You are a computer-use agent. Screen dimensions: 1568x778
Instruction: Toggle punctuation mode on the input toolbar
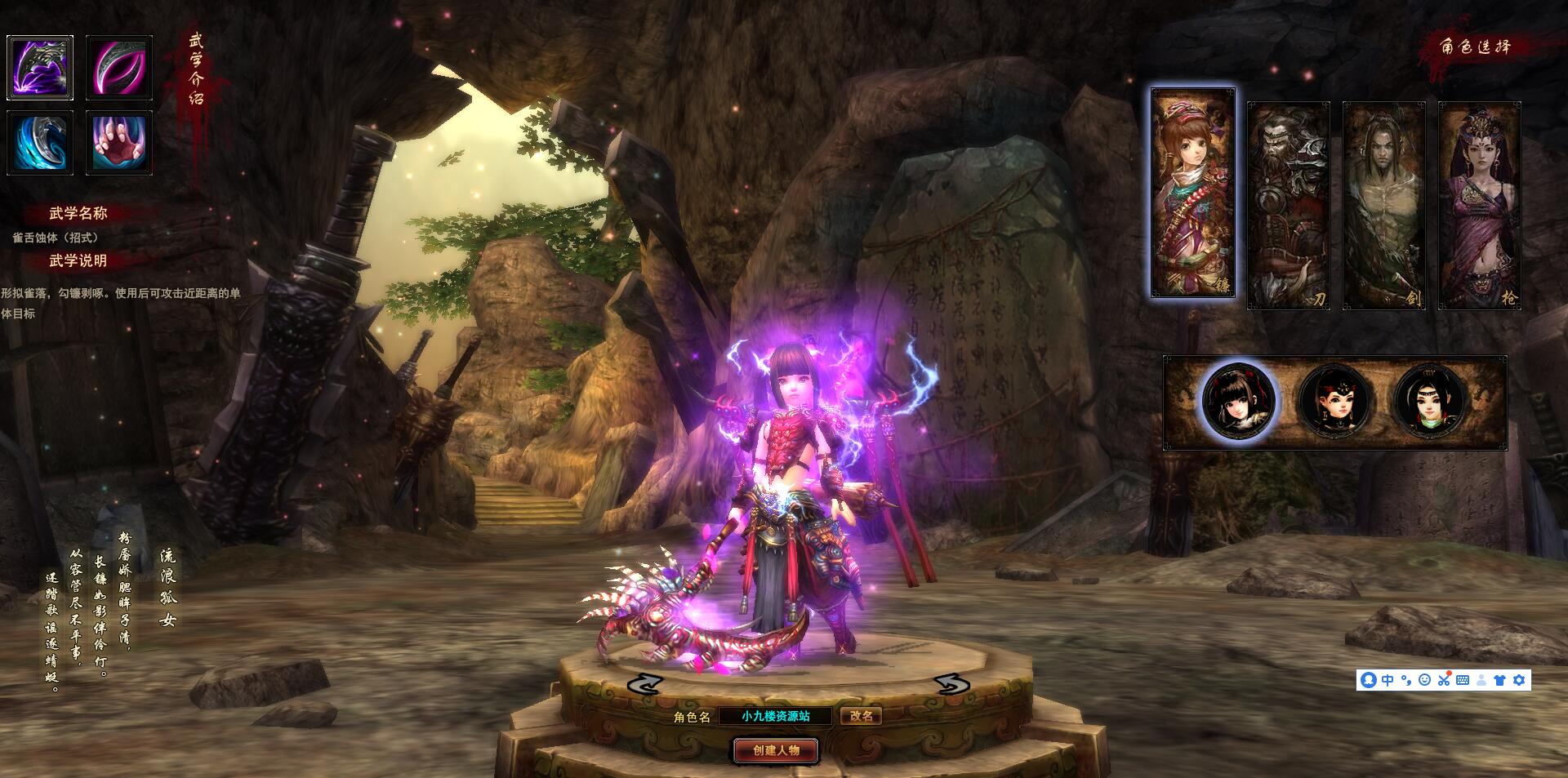[x=1406, y=681]
